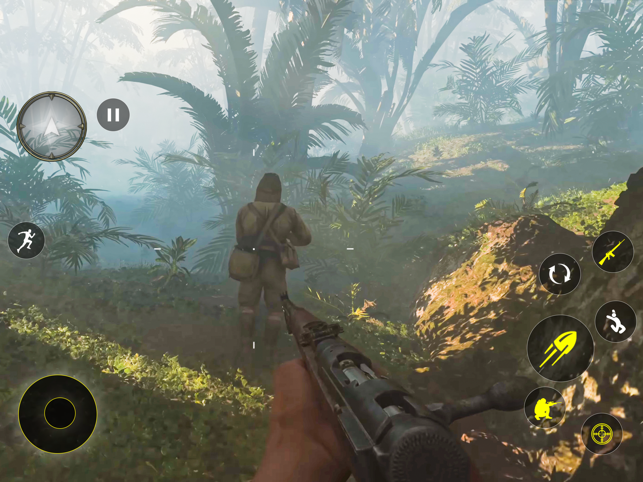Pause the game
643x482 pixels.
click(x=113, y=115)
